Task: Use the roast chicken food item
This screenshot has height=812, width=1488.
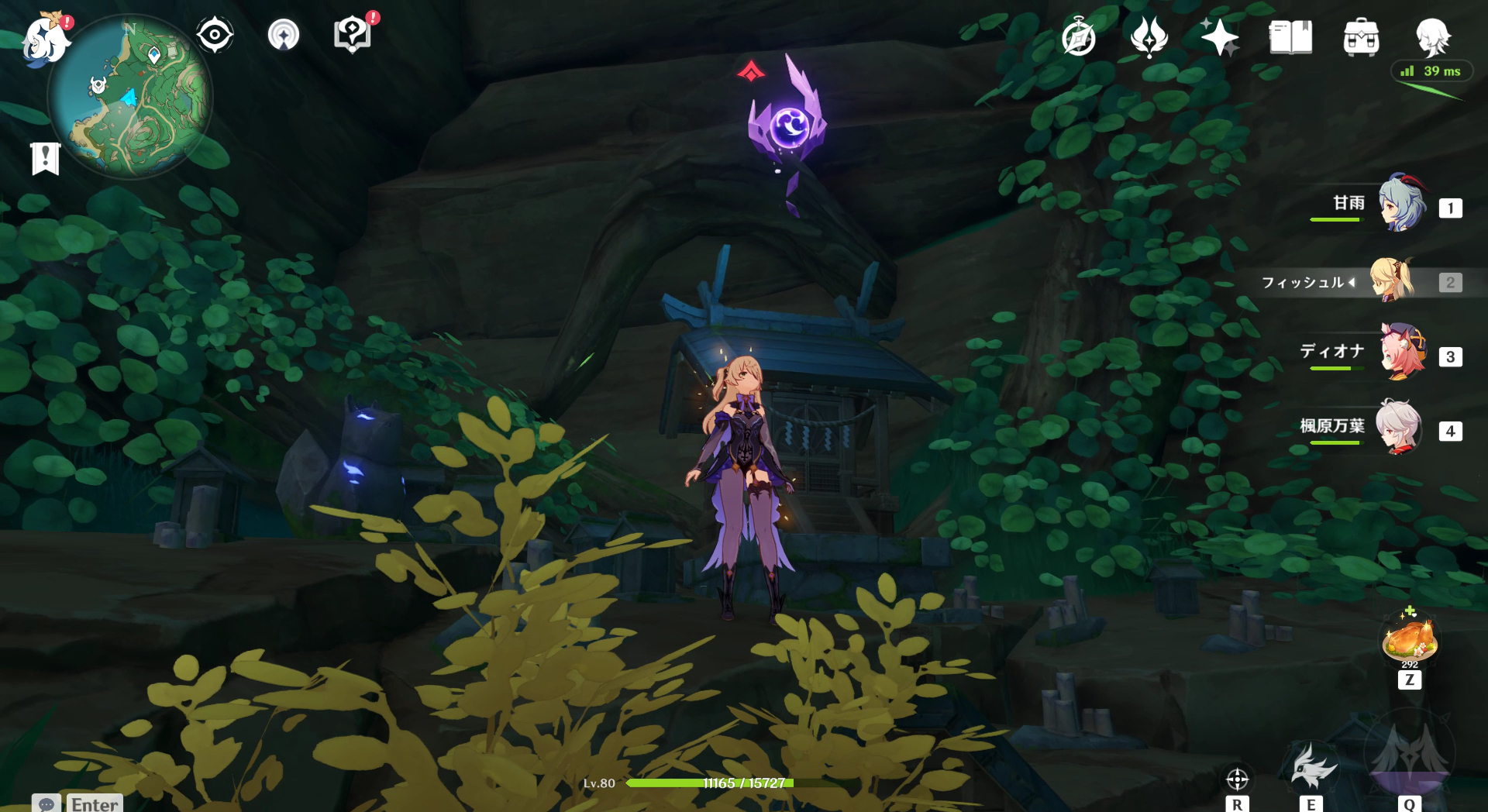Action: click(1410, 640)
